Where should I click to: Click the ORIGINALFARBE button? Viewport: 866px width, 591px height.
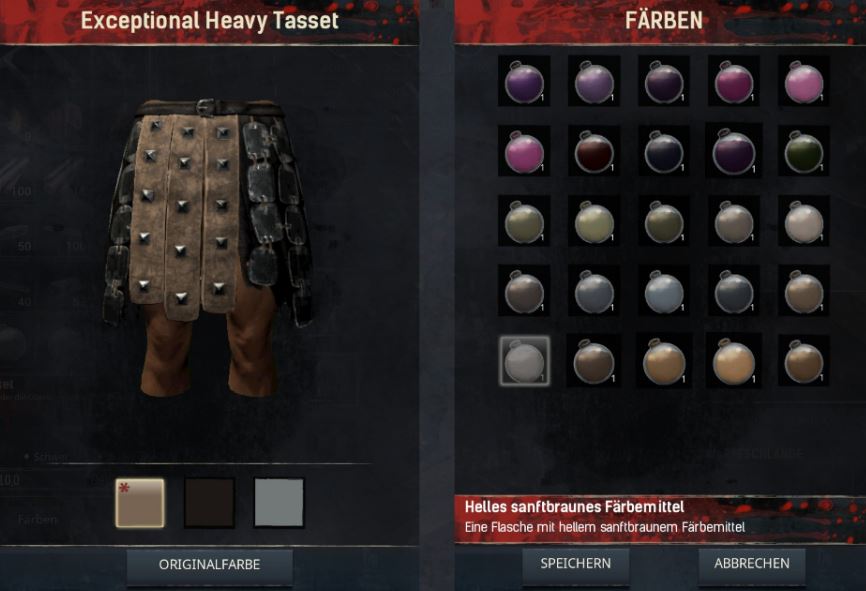[209, 565]
